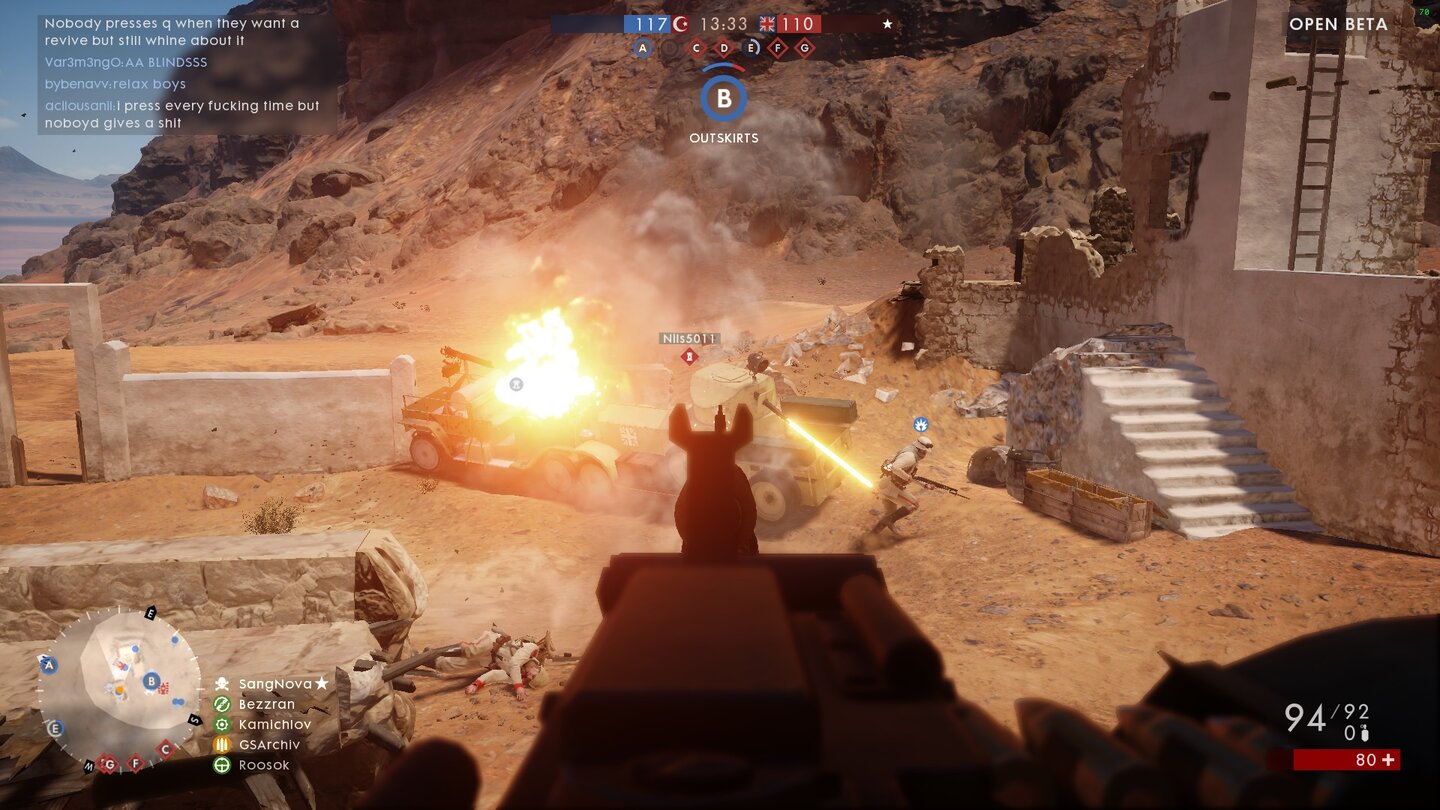This screenshot has height=810, width=1440.
Task: Select the B flag marker on the minimap
Action: [x=151, y=681]
